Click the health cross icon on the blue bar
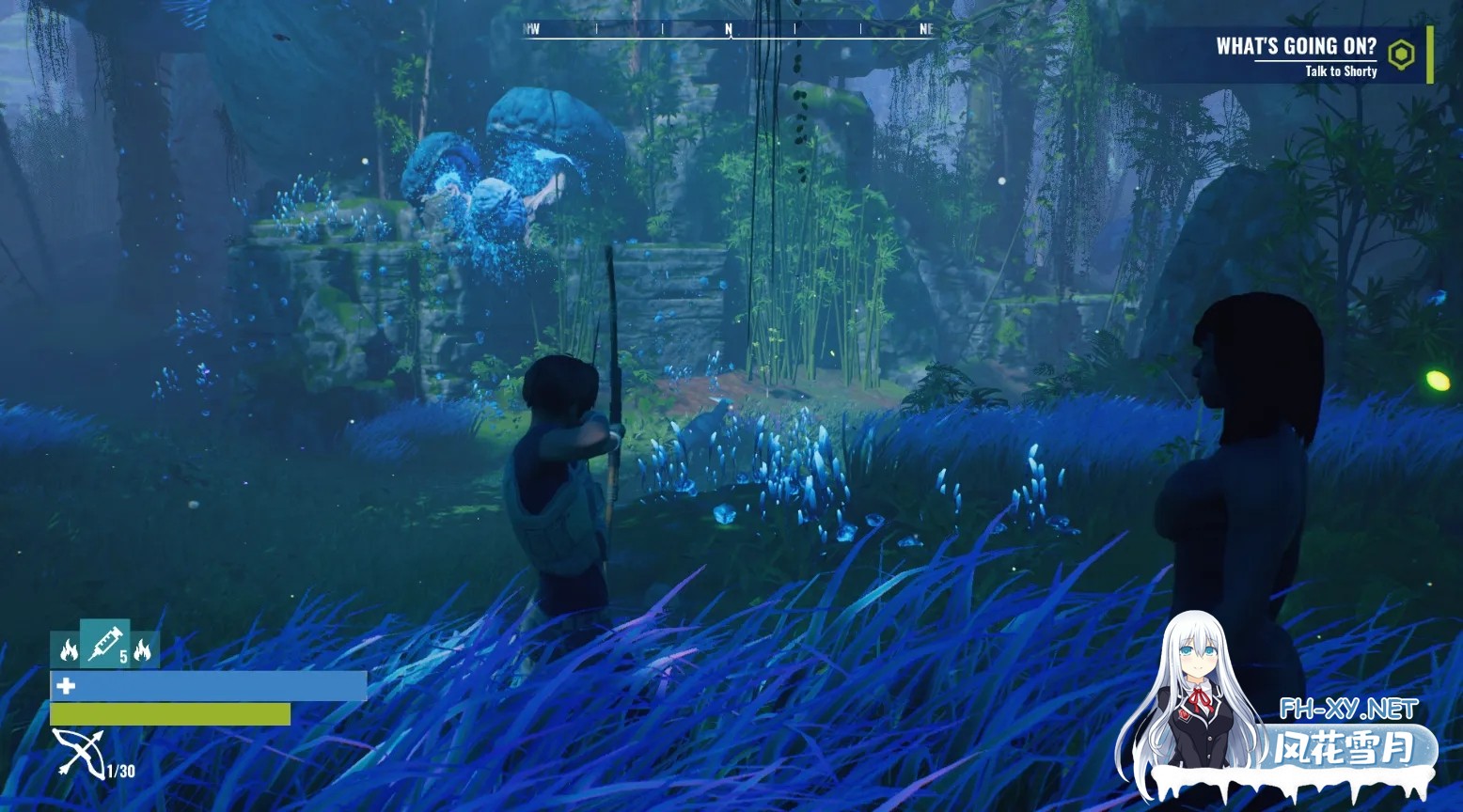This screenshot has height=812, width=1463. pyautogui.click(x=66, y=686)
